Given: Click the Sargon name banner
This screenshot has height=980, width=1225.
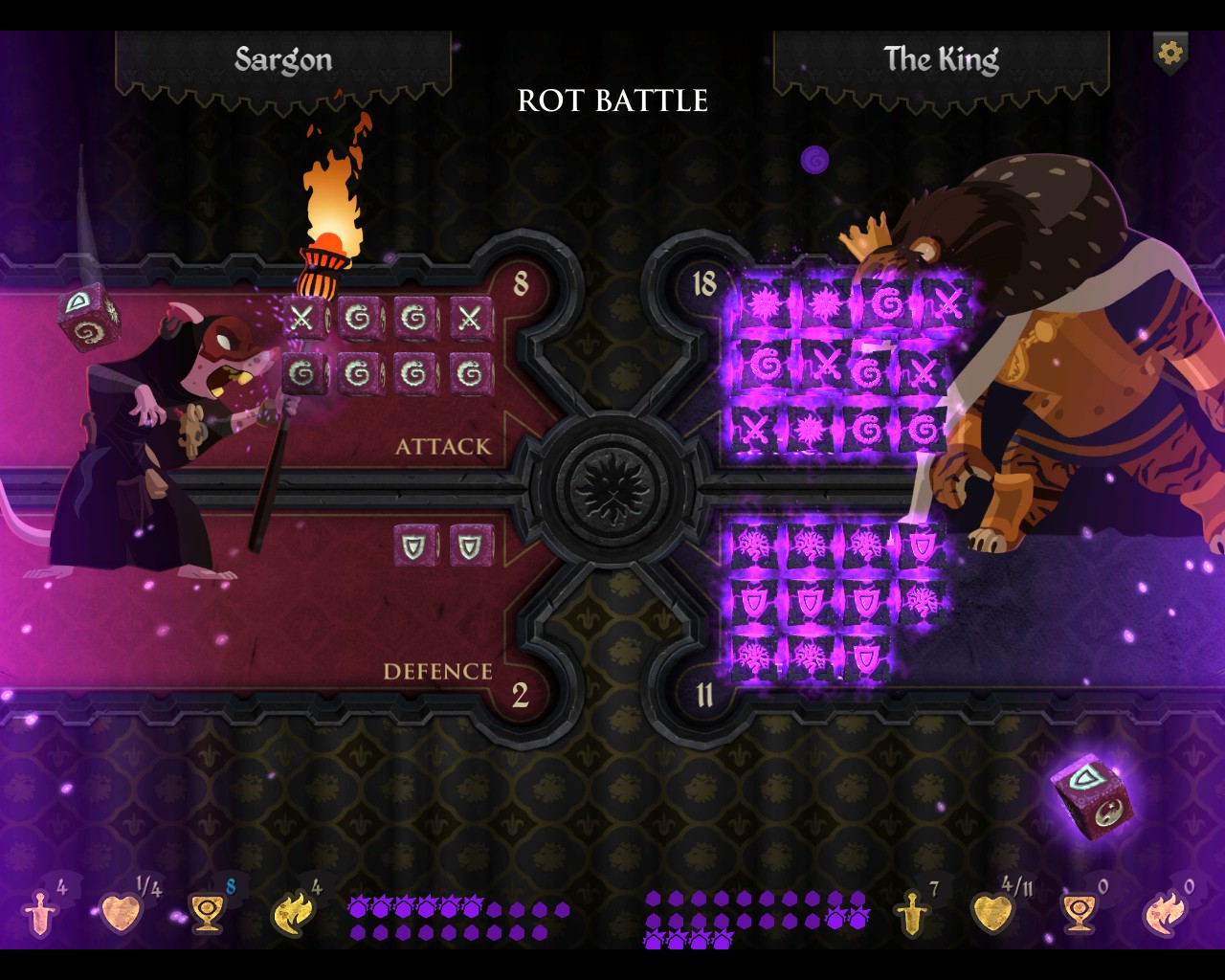Looking at the screenshot, I should pos(283,59).
